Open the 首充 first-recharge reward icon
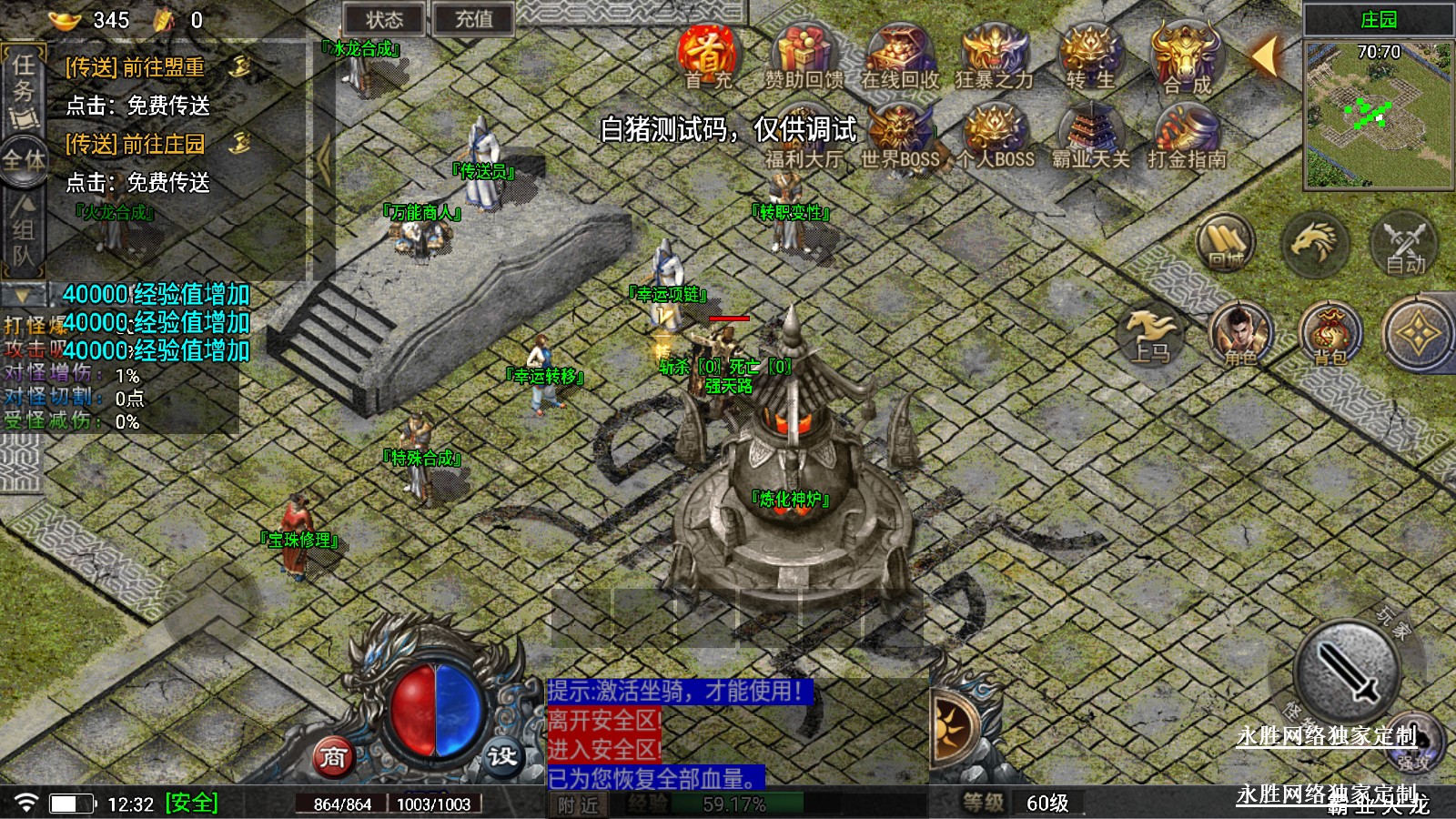The height and width of the screenshot is (819, 1456). point(708,56)
